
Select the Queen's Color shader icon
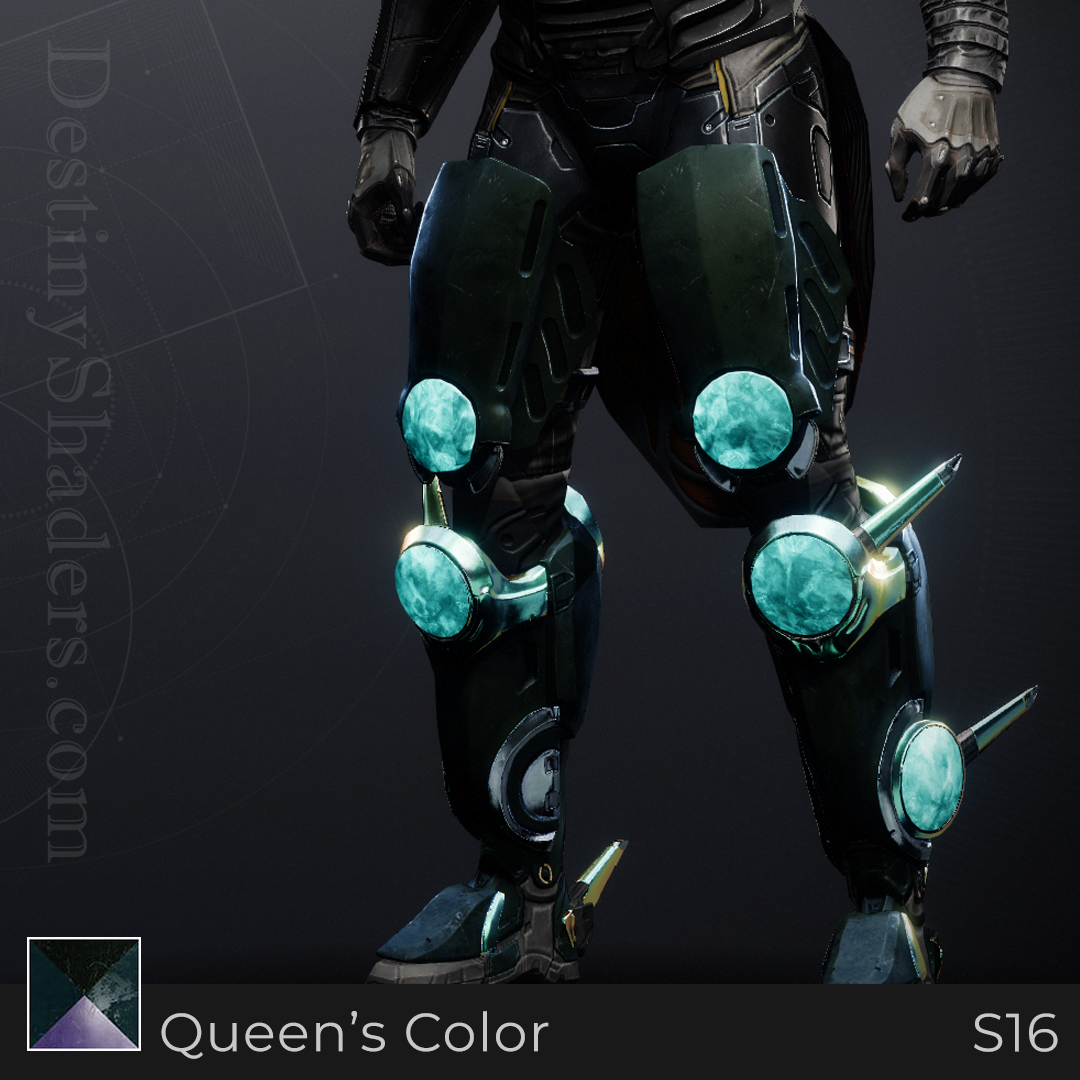pos(84,994)
